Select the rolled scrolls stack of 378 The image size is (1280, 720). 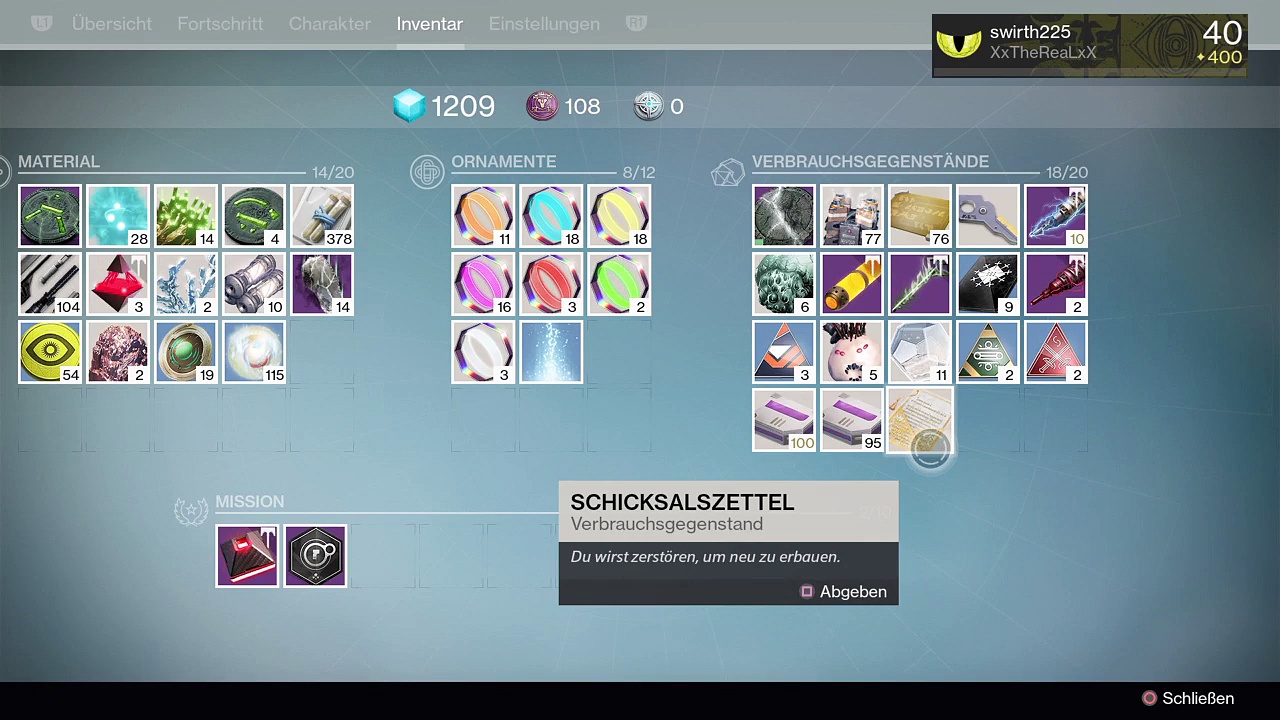[322, 216]
